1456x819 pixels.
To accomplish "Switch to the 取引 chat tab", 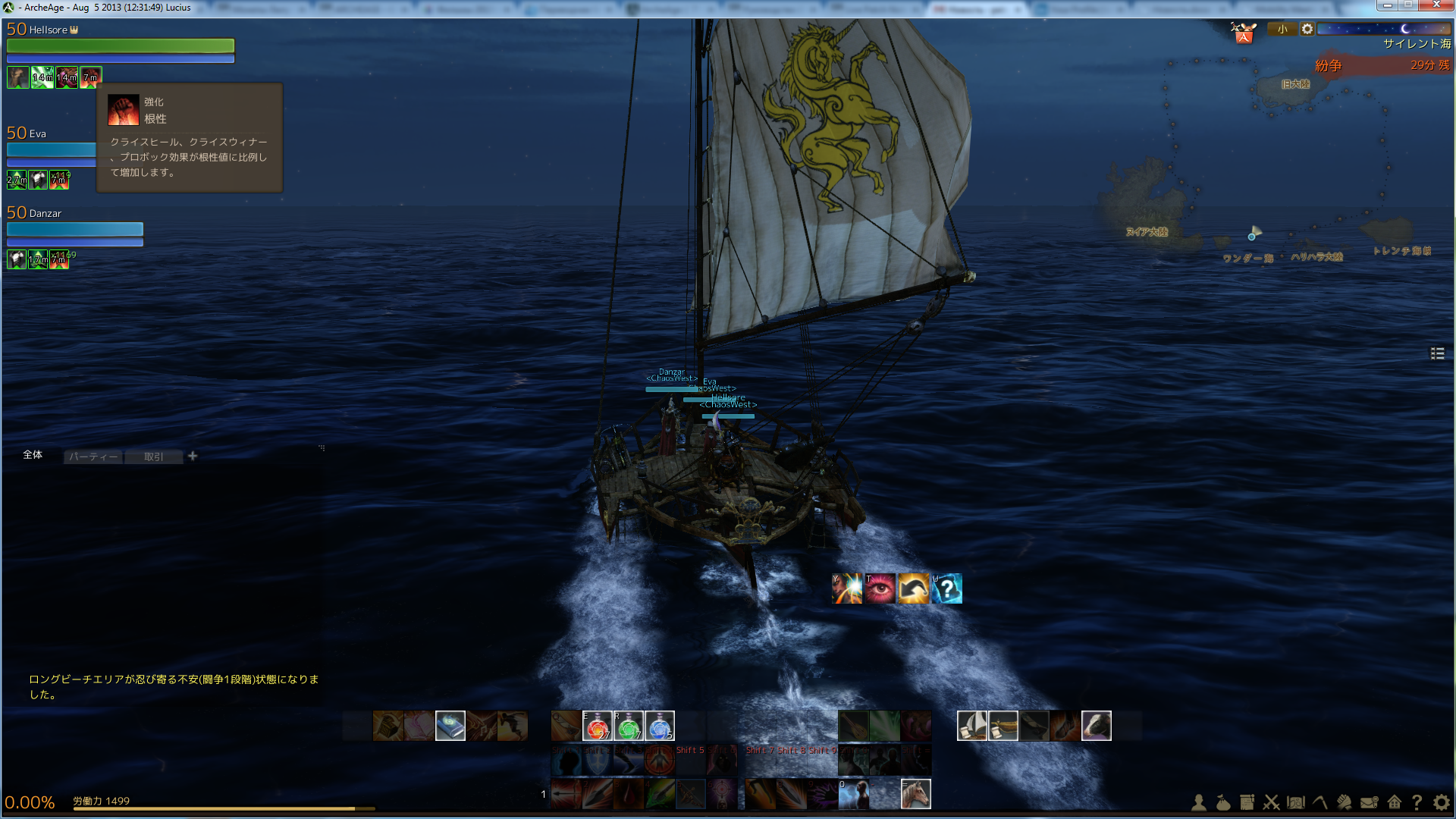I will click(154, 457).
